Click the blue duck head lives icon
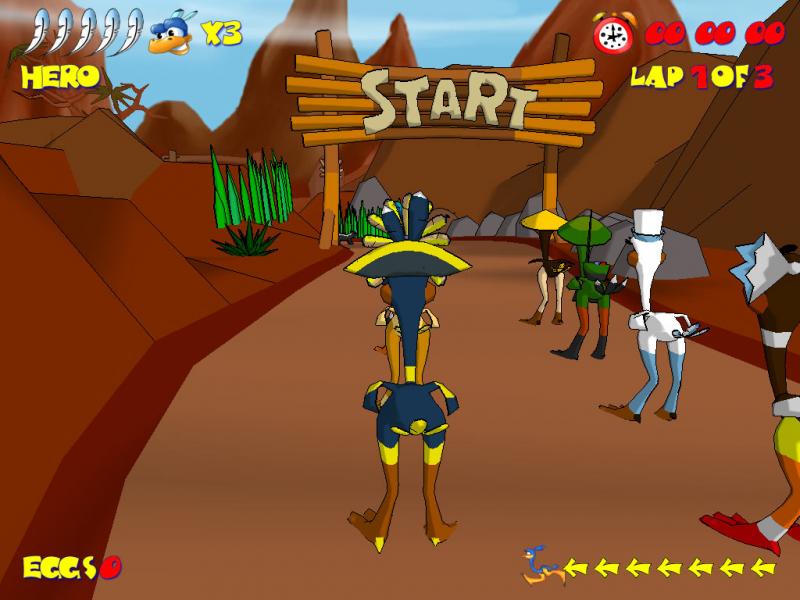800x600 pixels. (x=171, y=34)
